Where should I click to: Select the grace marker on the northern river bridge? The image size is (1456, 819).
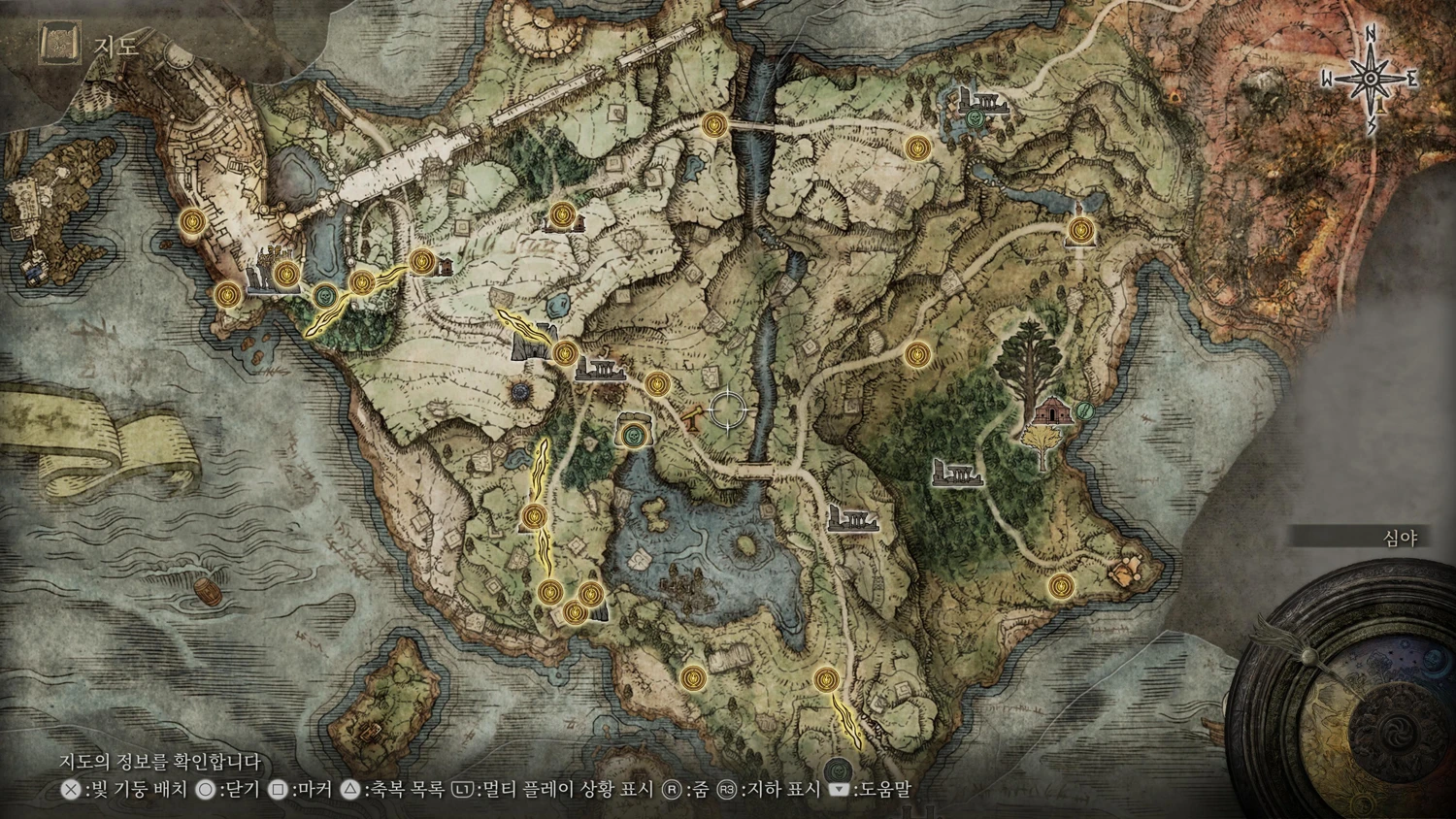pos(715,124)
